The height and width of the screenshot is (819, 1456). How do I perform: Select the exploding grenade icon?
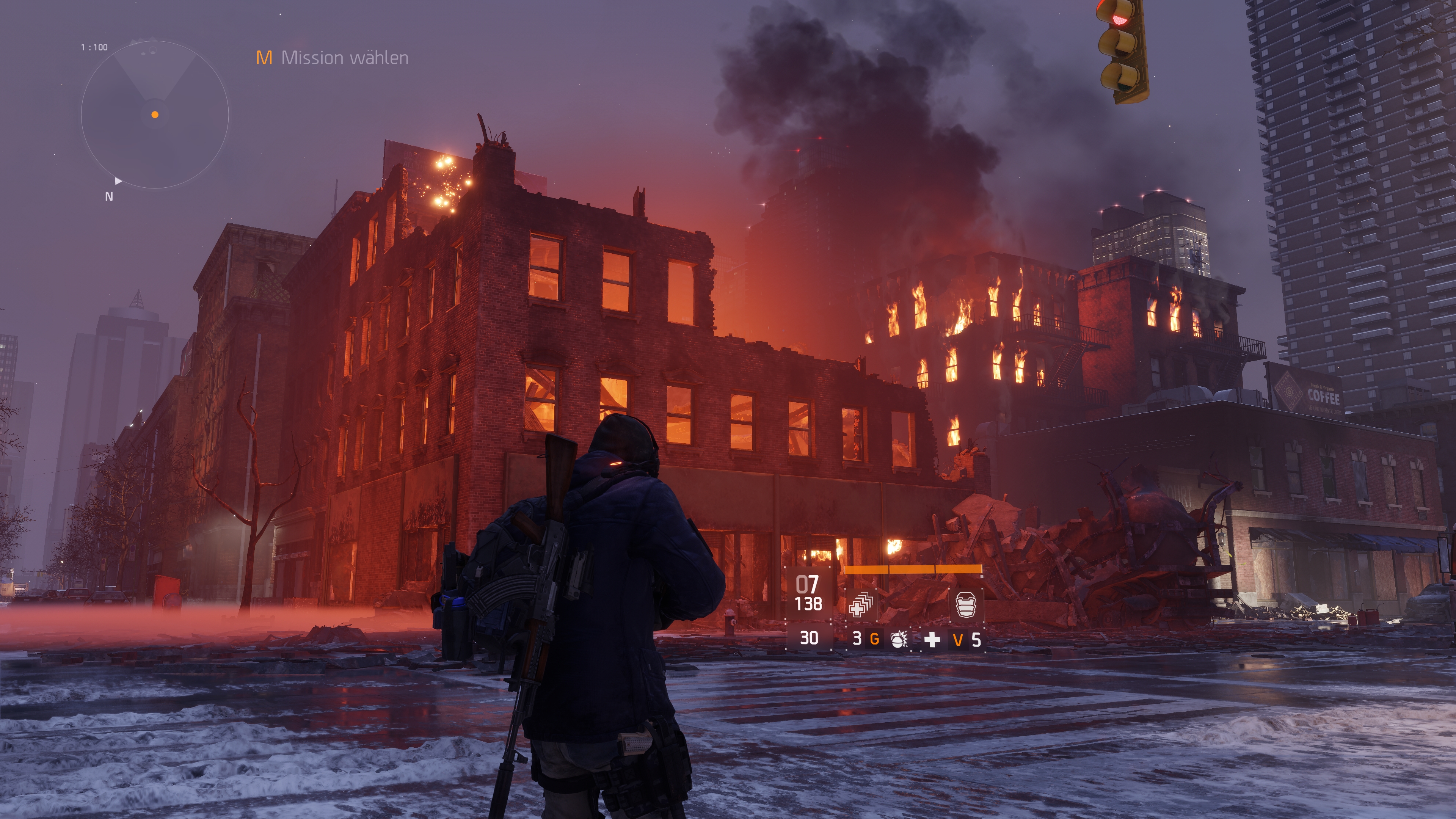[898, 639]
